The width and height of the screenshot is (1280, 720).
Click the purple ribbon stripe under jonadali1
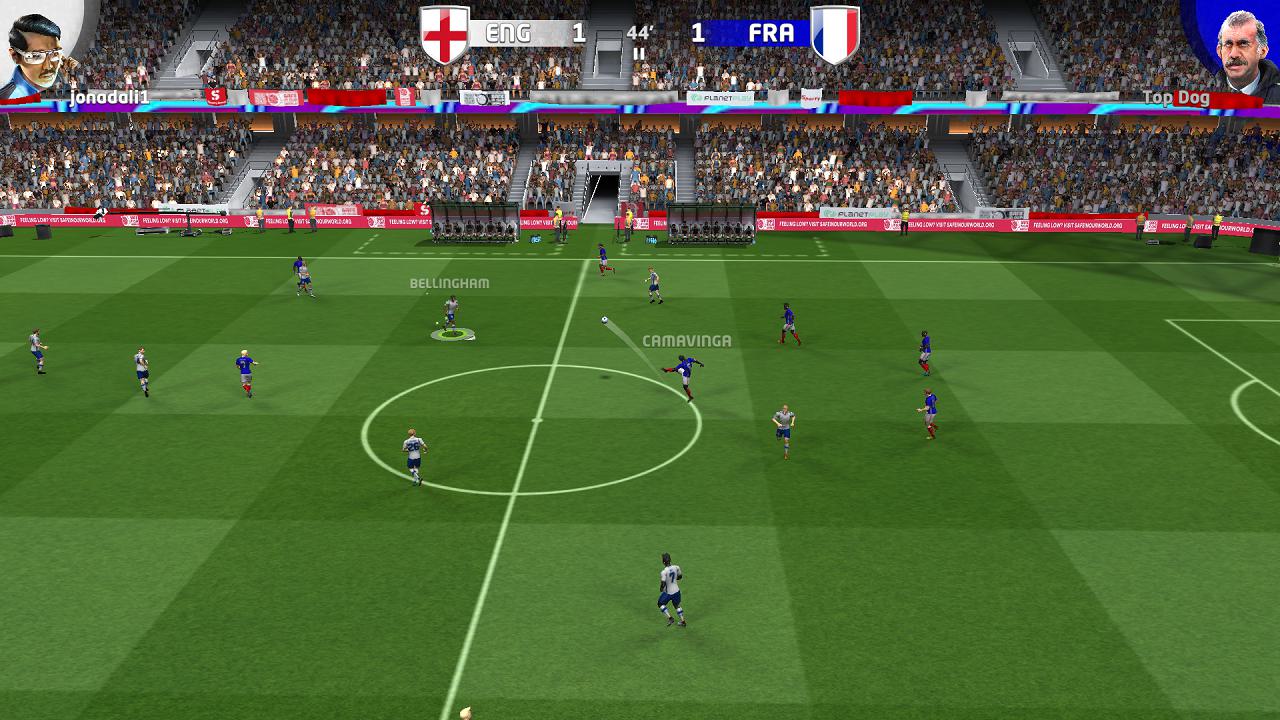coord(100,110)
